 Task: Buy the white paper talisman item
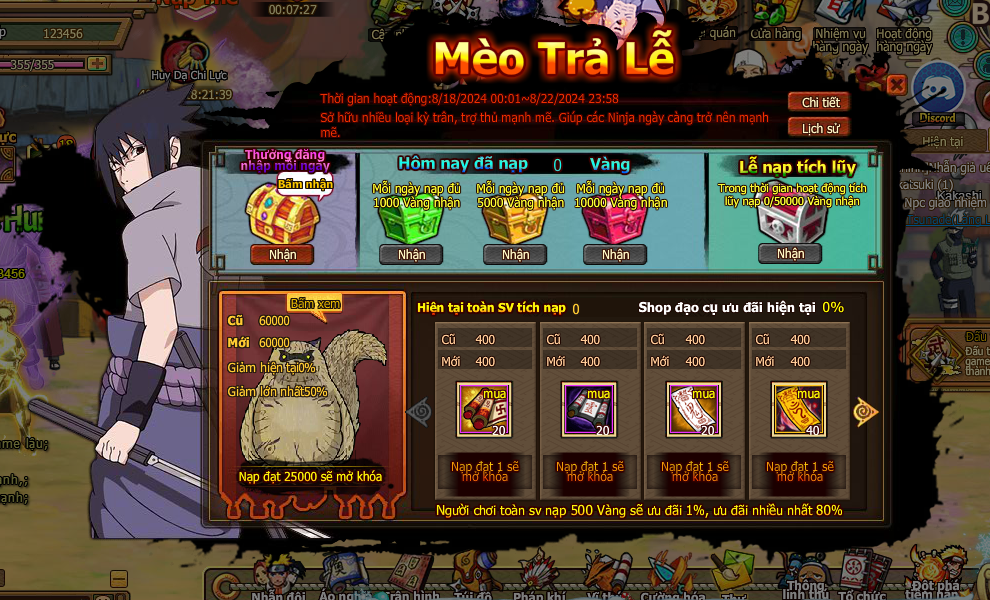tap(694, 410)
